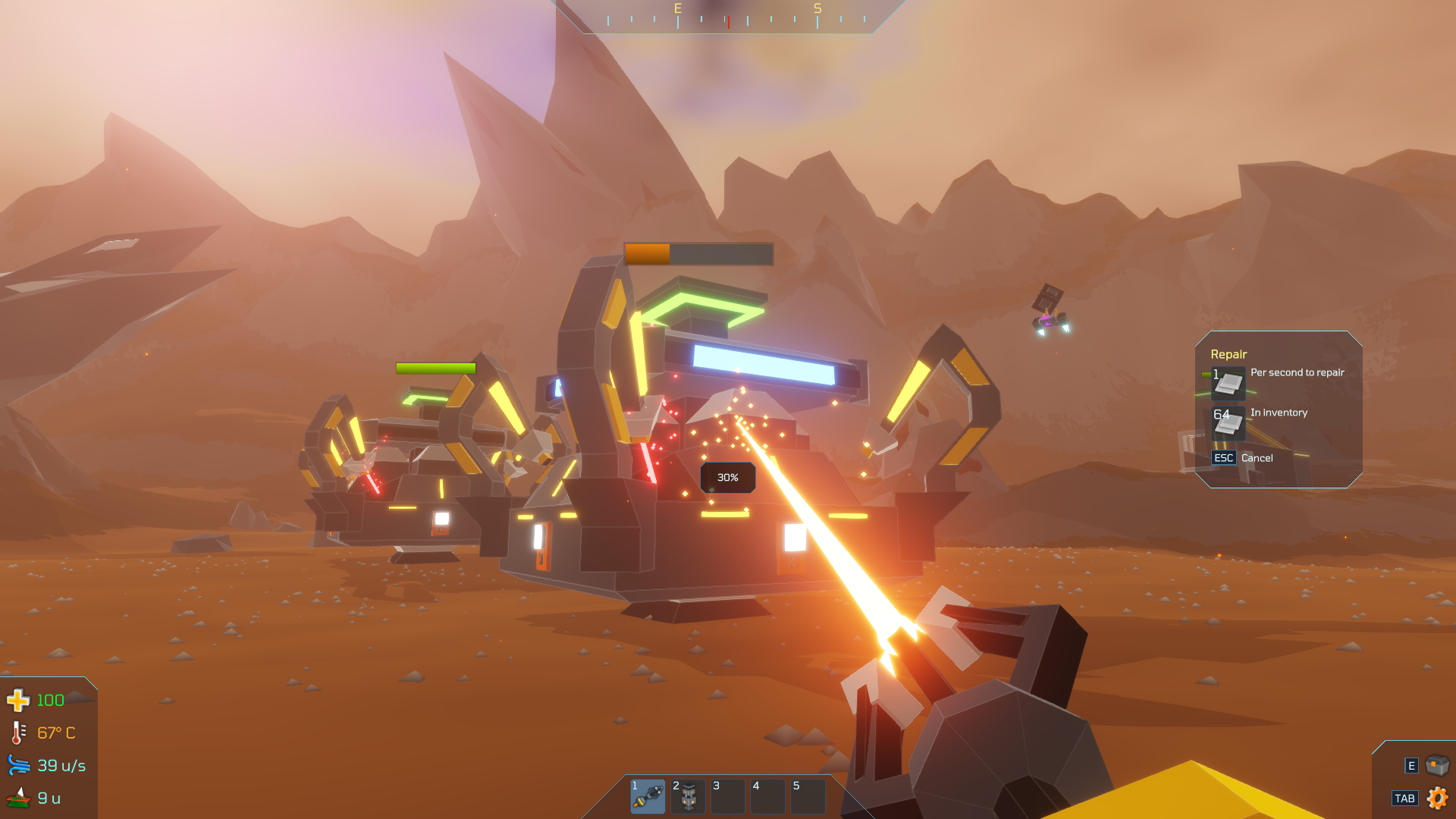Select empty hotbar slot 3

pyautogui.click(x=727, y=795)
